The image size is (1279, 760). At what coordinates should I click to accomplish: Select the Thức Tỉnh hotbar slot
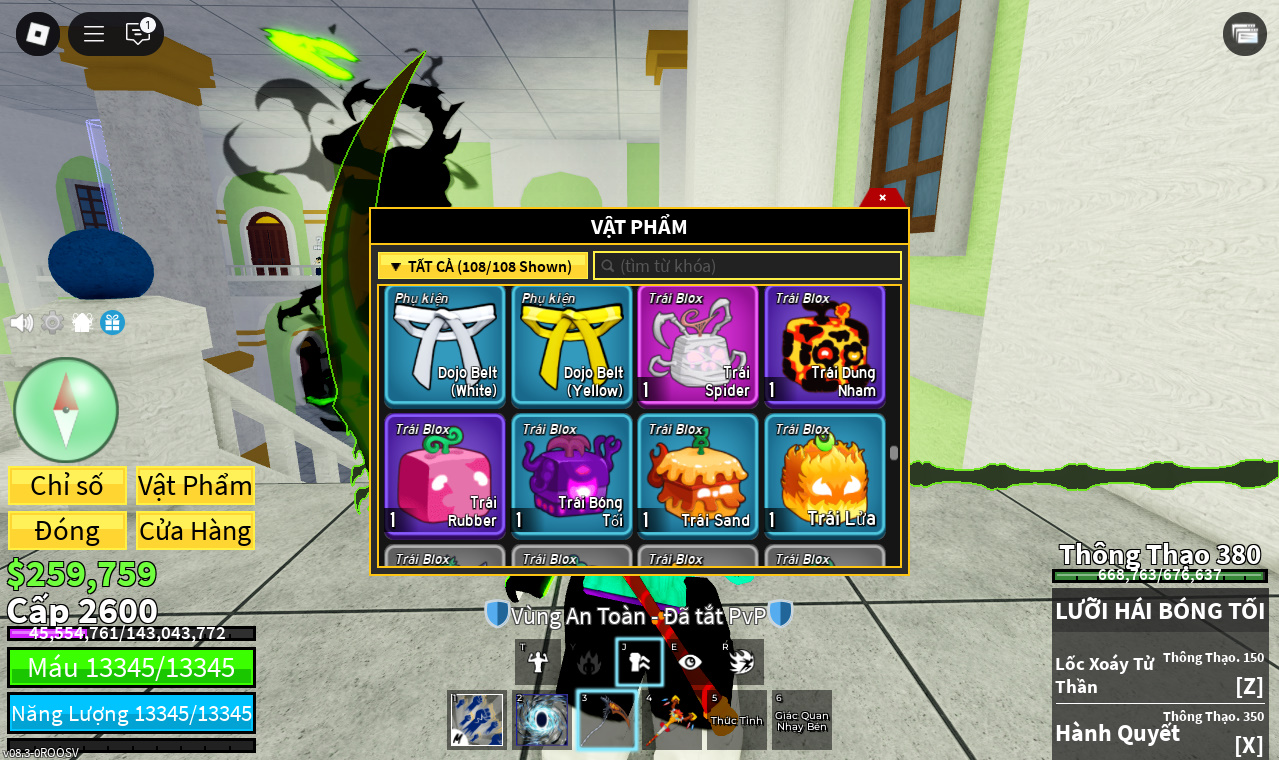pyautogui.click(x=736, y=720)
